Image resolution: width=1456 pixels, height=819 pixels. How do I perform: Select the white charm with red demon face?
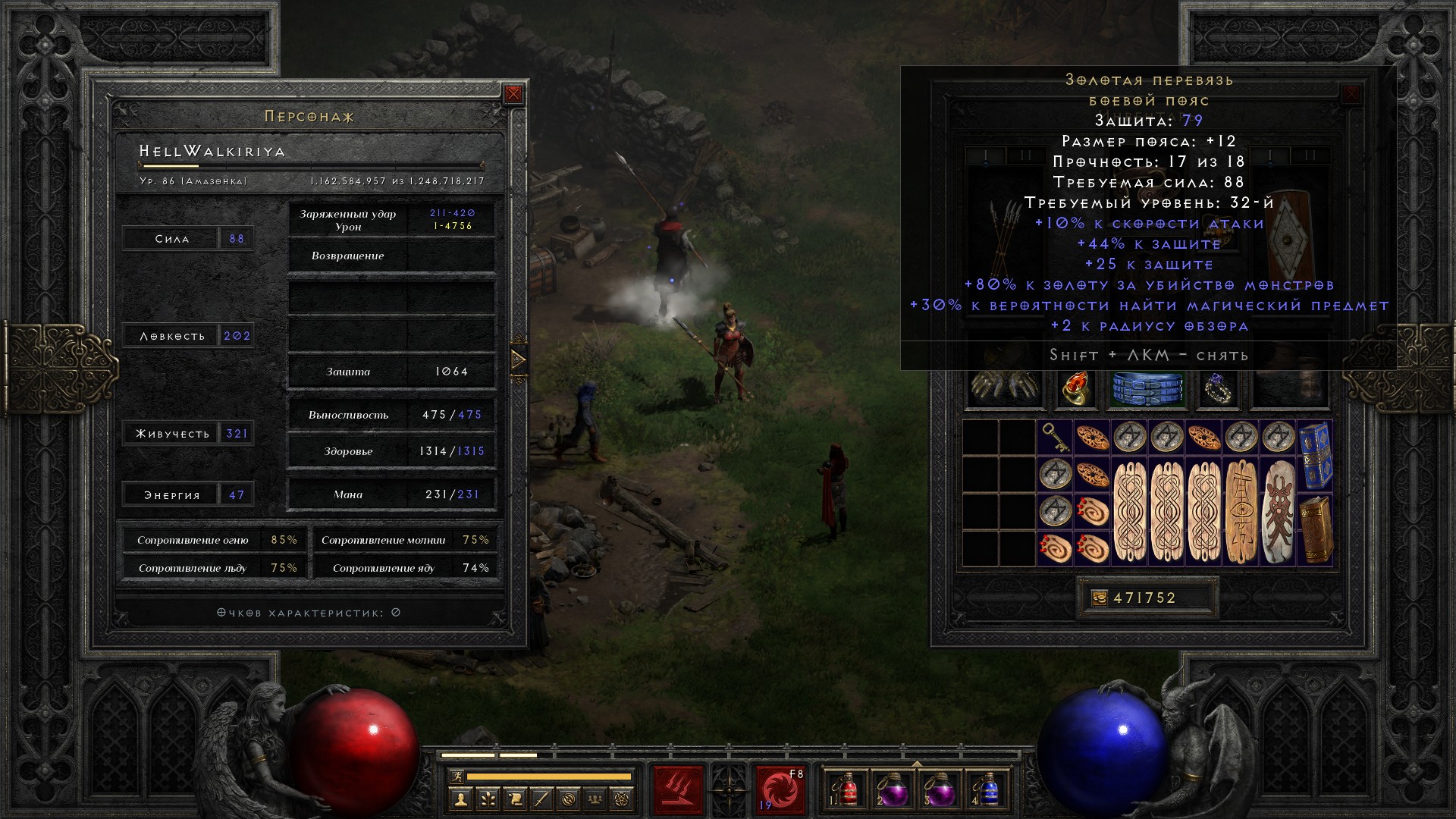click(x=1278, y=511)
